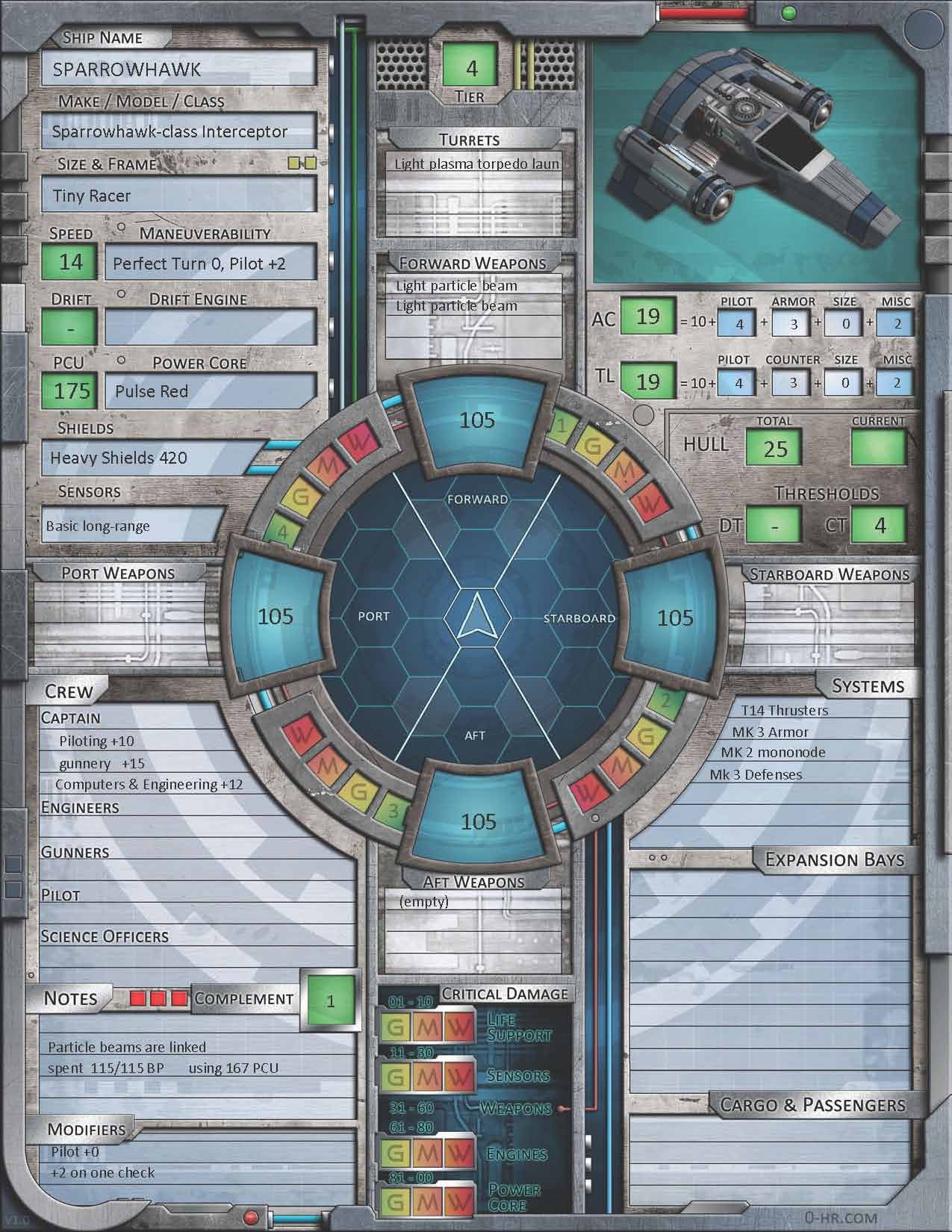Edit the Make / Model / Class field
This screenshot has width=952, height=1232.
tap(179, 131)
